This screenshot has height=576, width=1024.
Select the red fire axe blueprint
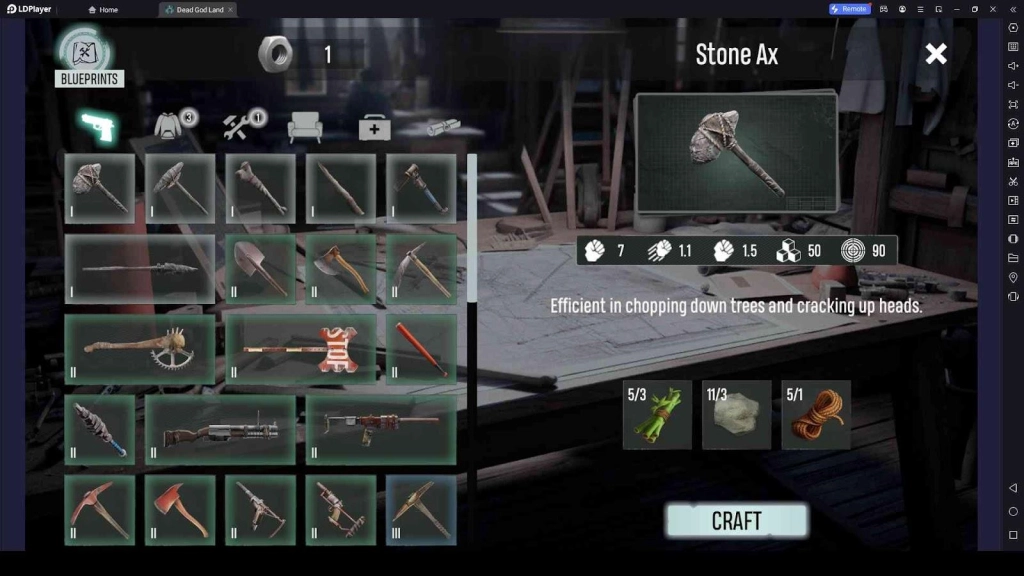tap(180, 510)
